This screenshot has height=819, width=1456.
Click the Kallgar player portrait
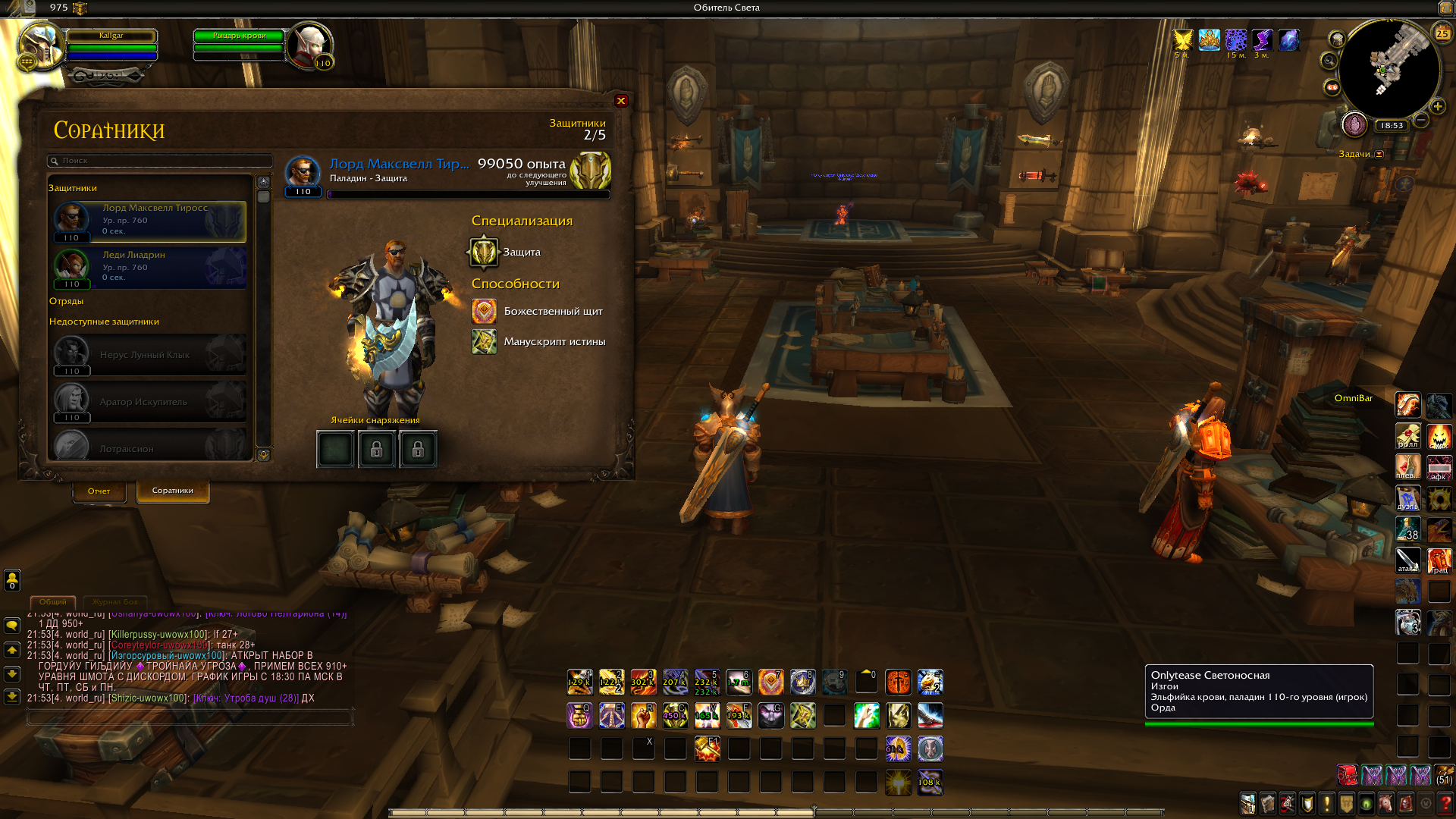39,45
